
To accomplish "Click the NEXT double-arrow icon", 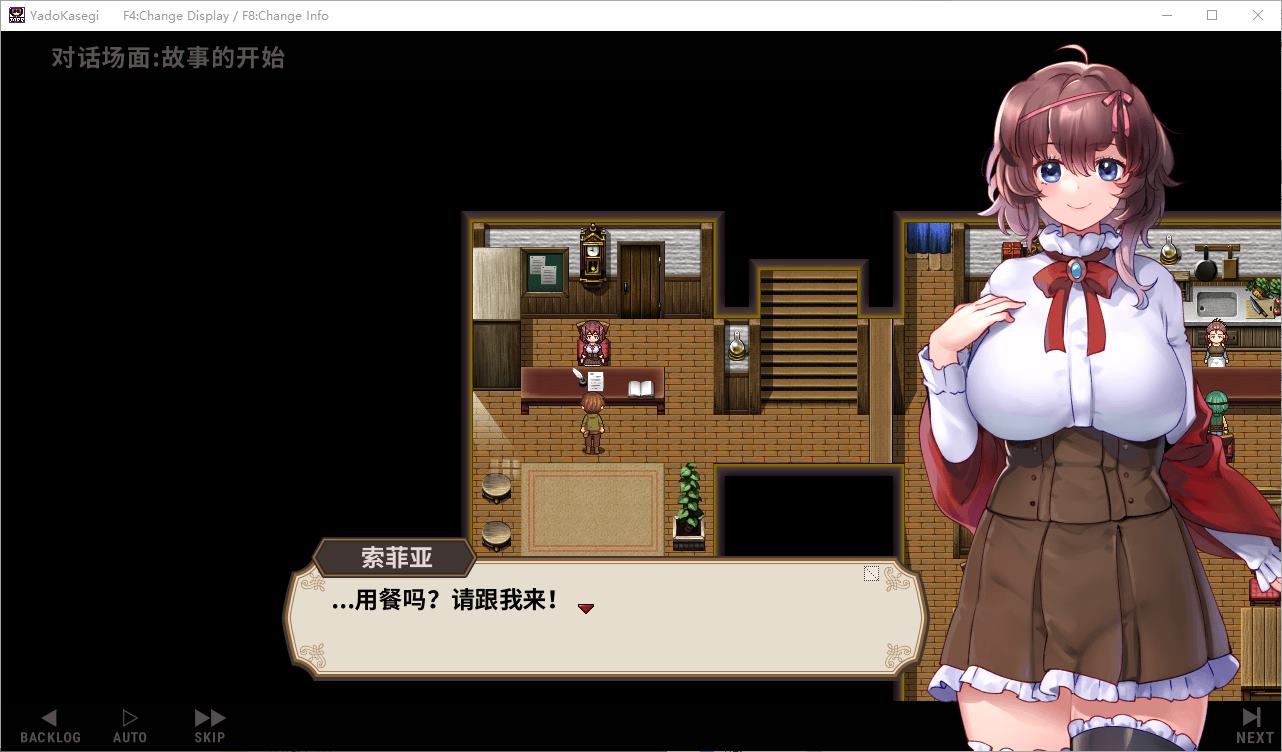I will 1252,716.
